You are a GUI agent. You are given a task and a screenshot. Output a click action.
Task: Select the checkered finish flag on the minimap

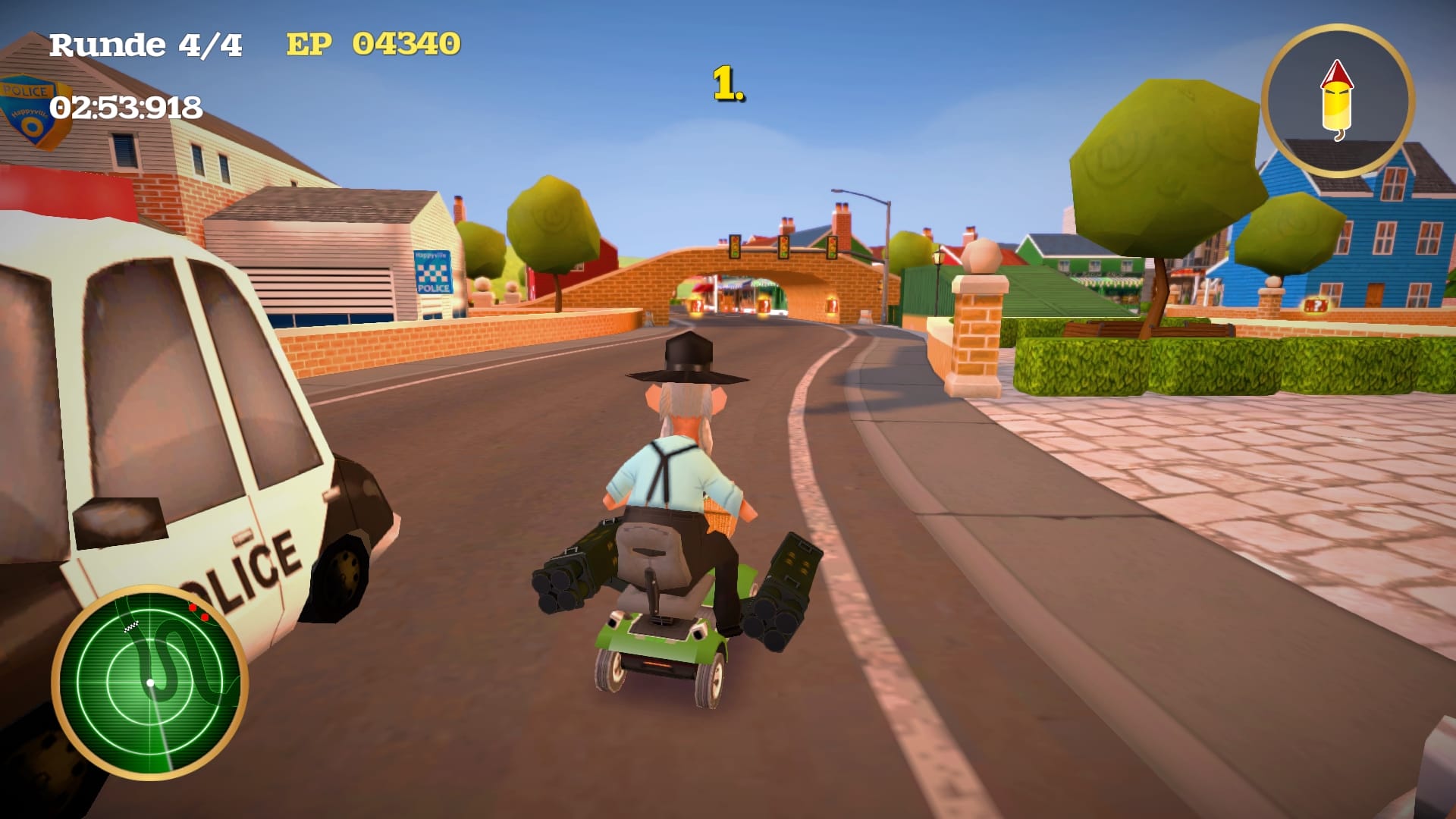pos(133,625)
